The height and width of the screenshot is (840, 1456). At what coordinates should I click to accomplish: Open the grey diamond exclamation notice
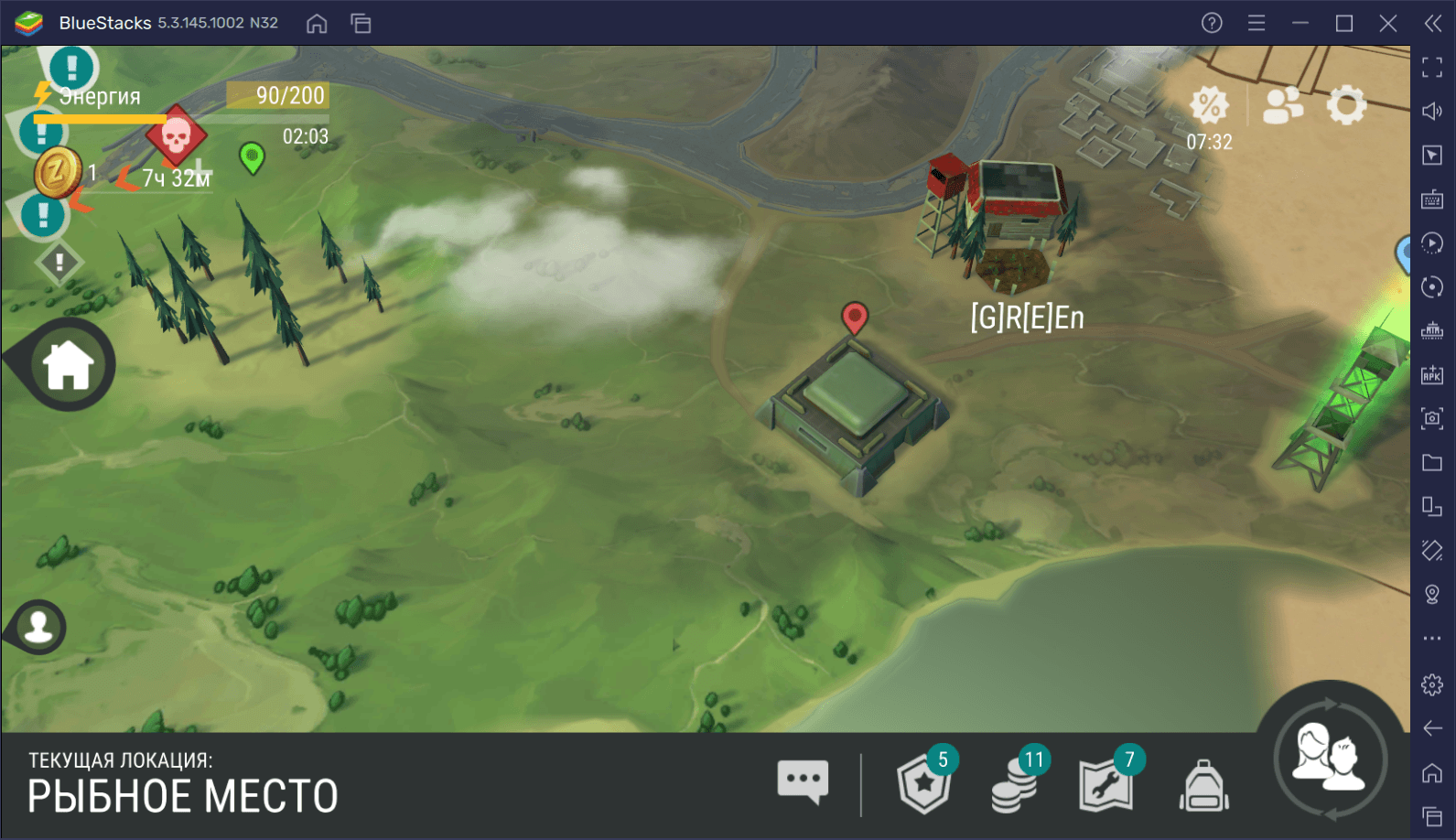tap(59, 264)
